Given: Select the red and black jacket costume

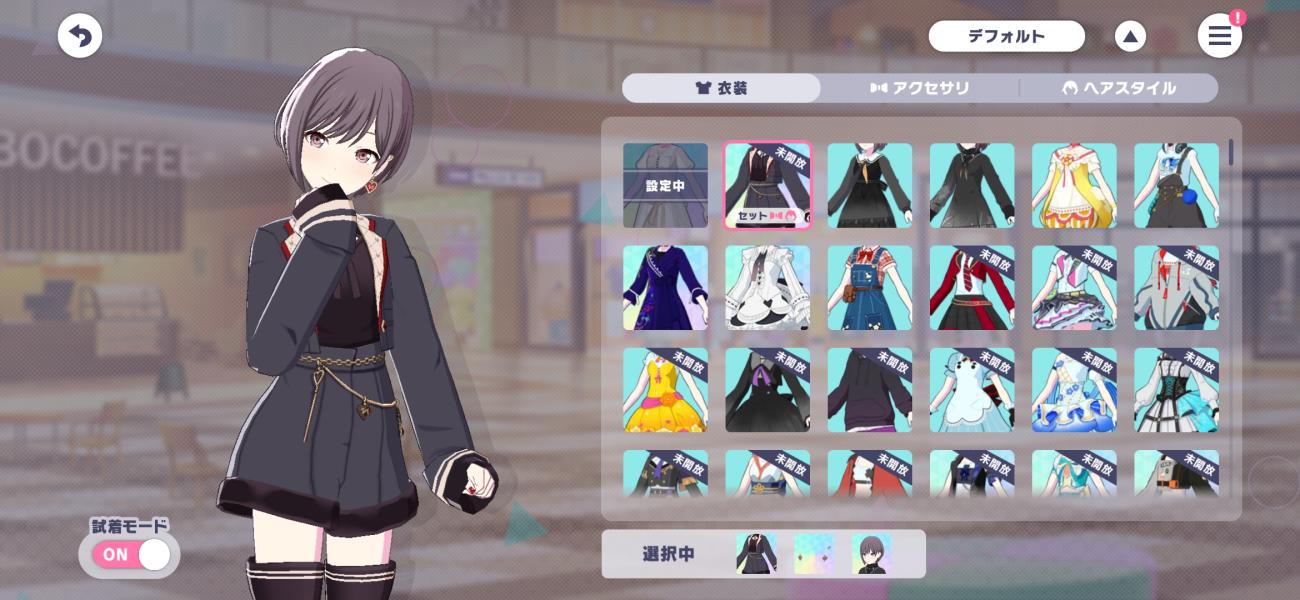Looking at the screenshot, I should point(972,288).
